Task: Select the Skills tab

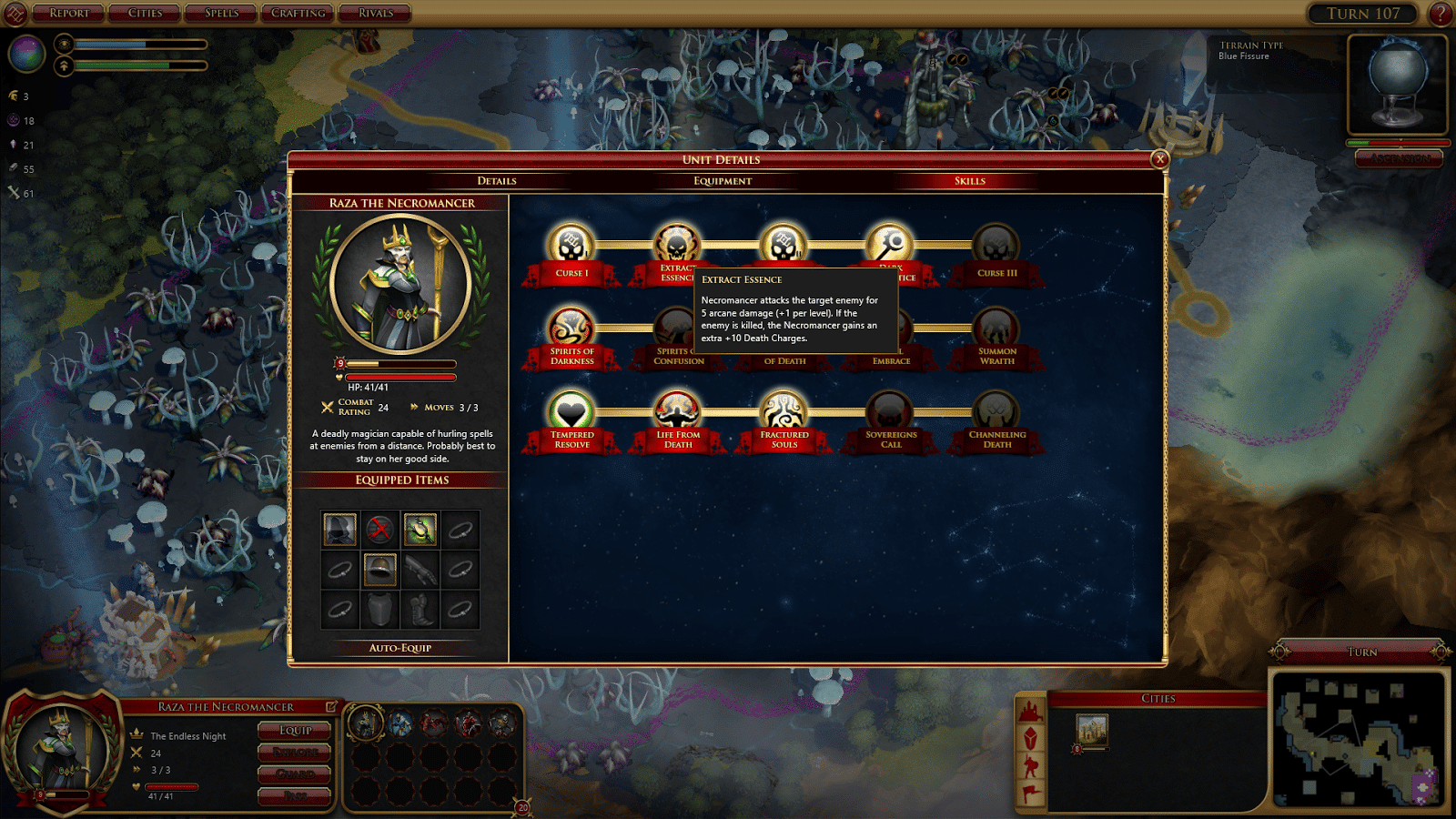Action: [x=970, y=181]
